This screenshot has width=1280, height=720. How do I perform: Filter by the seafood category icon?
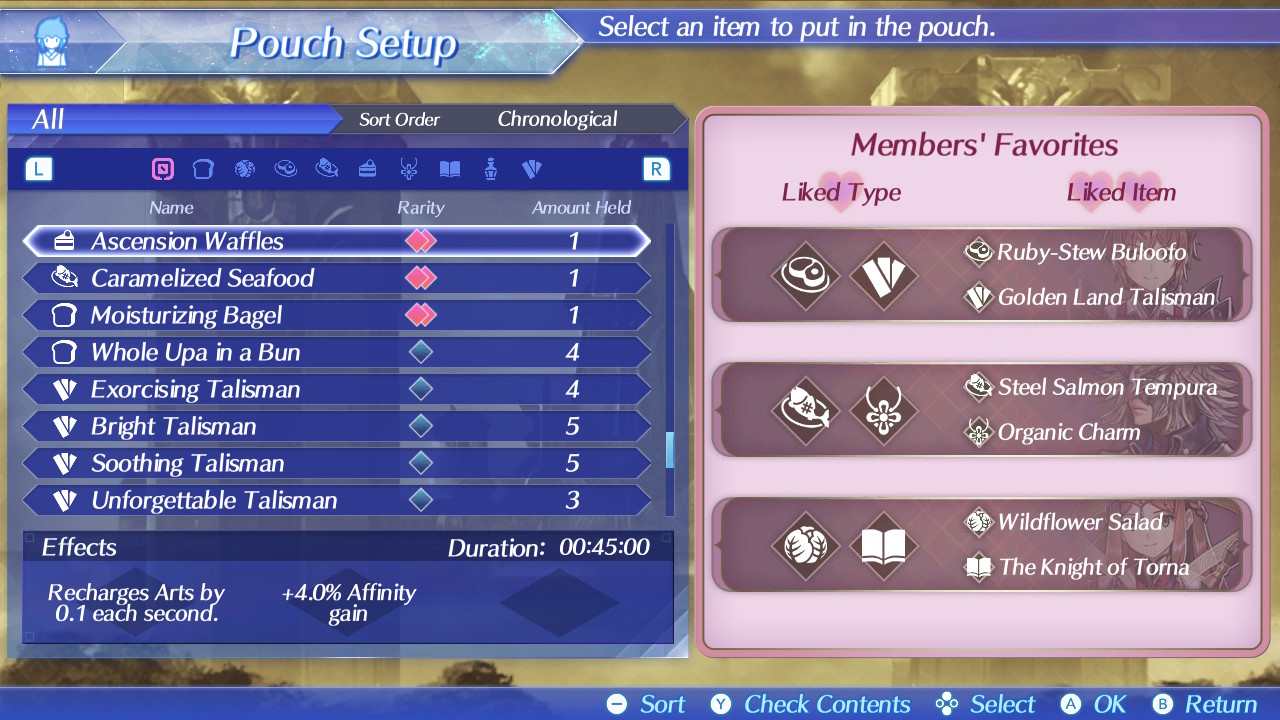pos(326,169)
